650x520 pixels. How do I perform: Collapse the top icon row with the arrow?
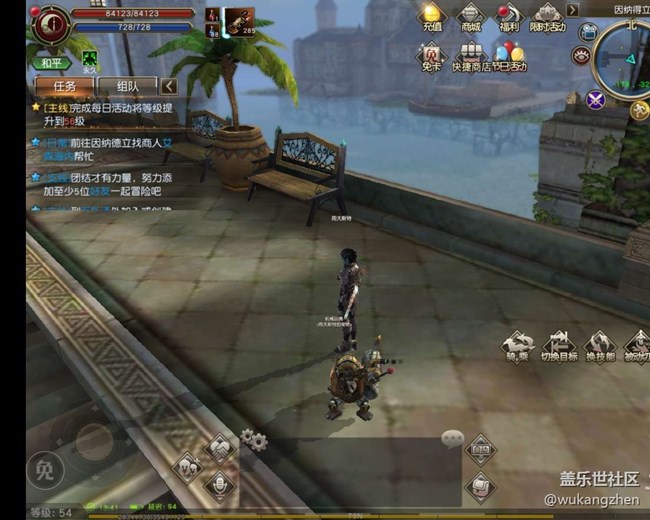pos(573,10)
